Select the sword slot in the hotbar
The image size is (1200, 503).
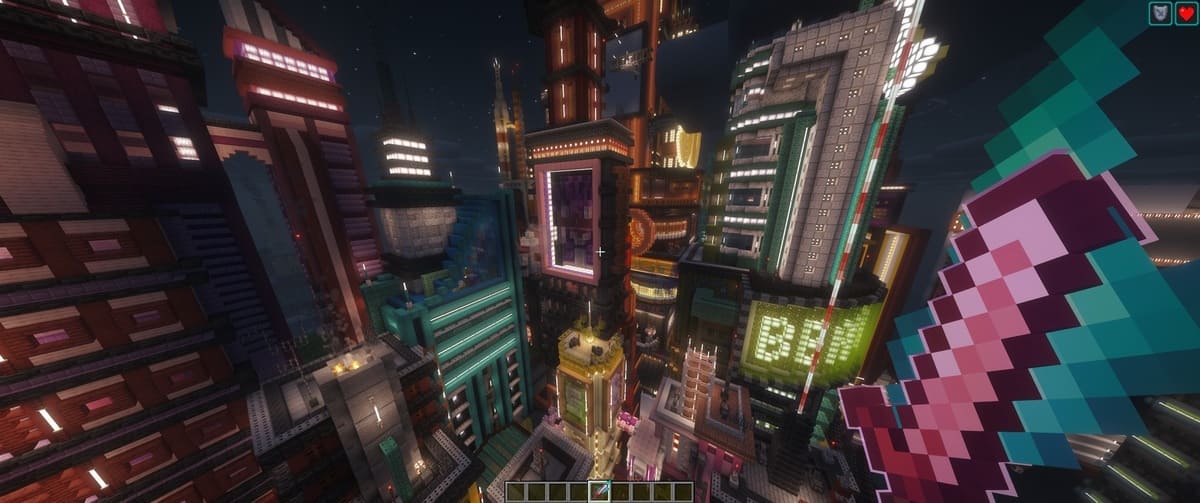pos(600,491)
